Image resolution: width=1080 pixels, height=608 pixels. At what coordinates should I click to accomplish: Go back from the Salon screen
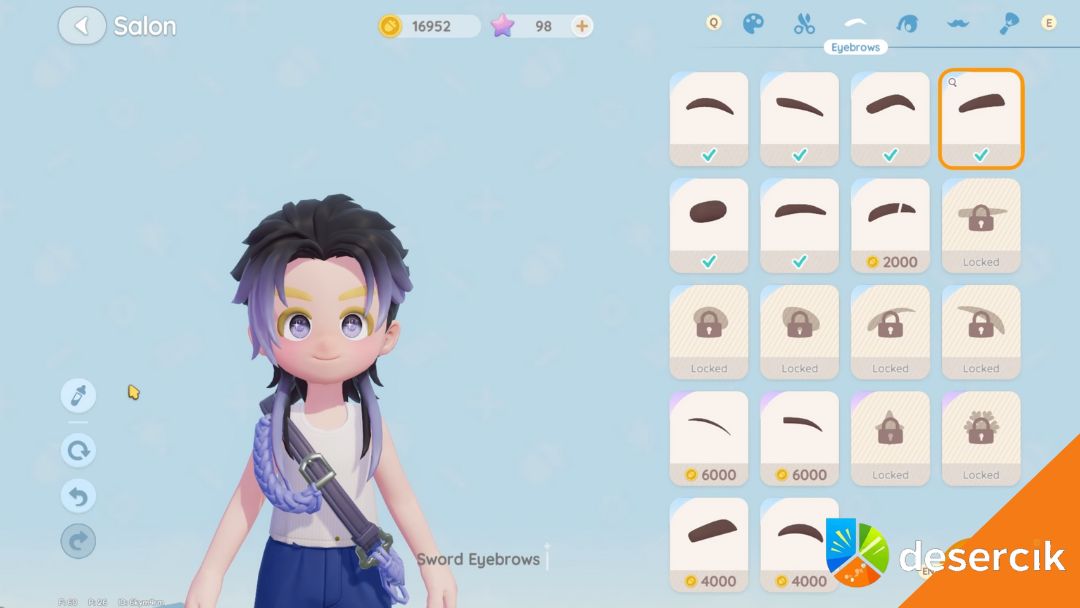82,26
